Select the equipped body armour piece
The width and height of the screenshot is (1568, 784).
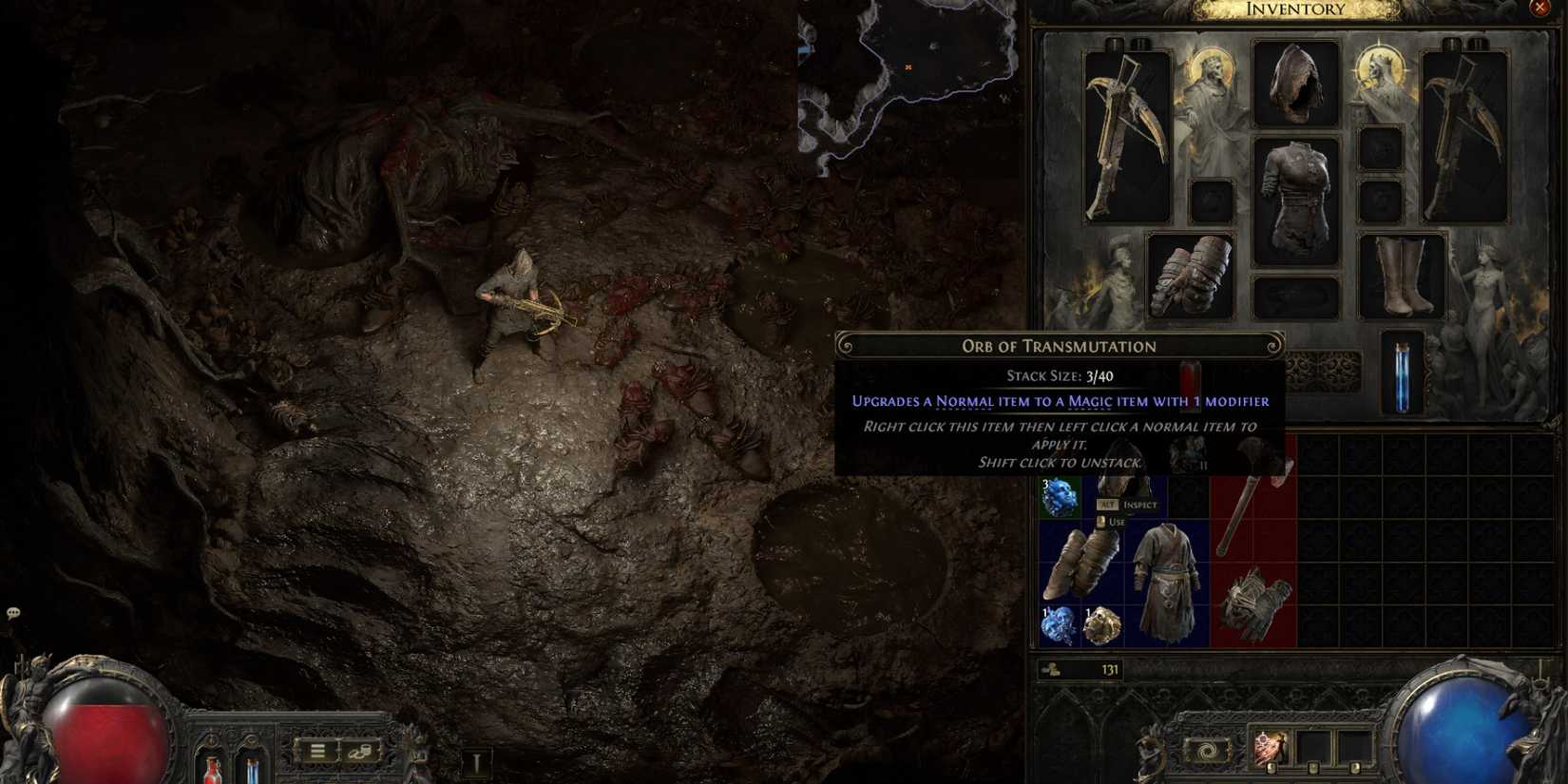1294,185
